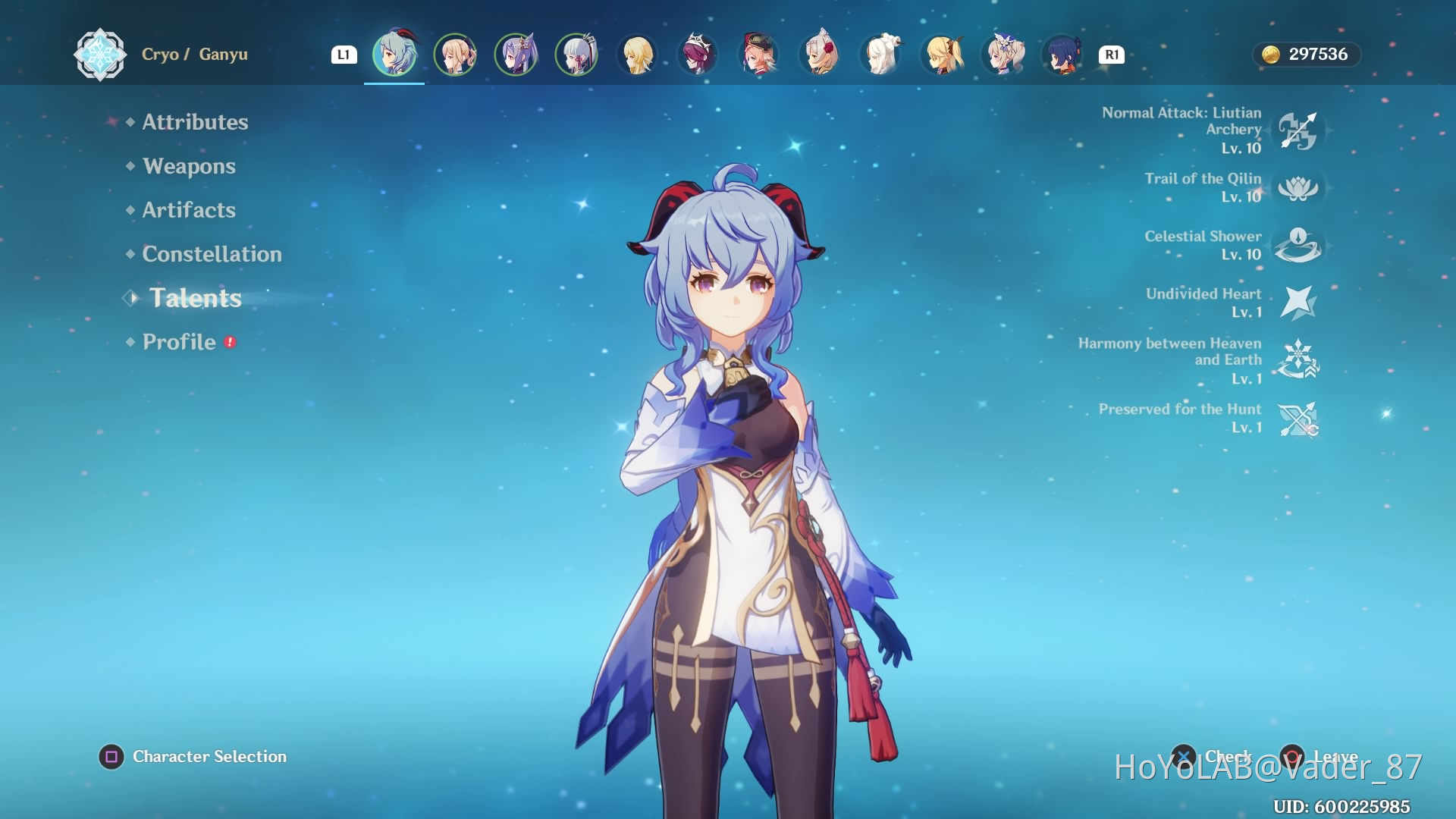This screenshot has height=819, width=1456.
Task: Switch to Ningguang's white-haired portrait
Action: [x=880, y=55]
